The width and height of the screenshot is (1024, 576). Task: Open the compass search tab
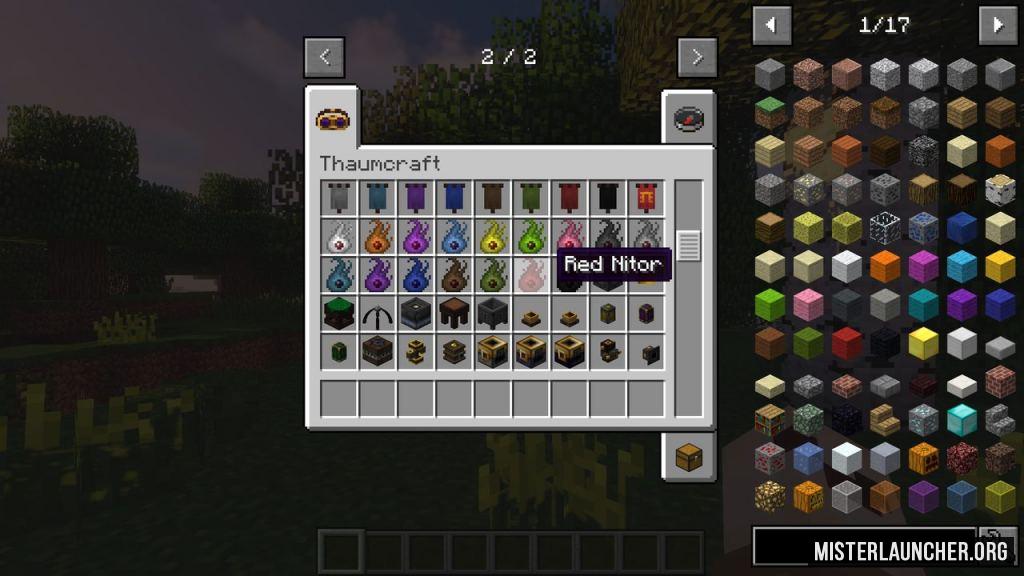click(x=688, y=120)
